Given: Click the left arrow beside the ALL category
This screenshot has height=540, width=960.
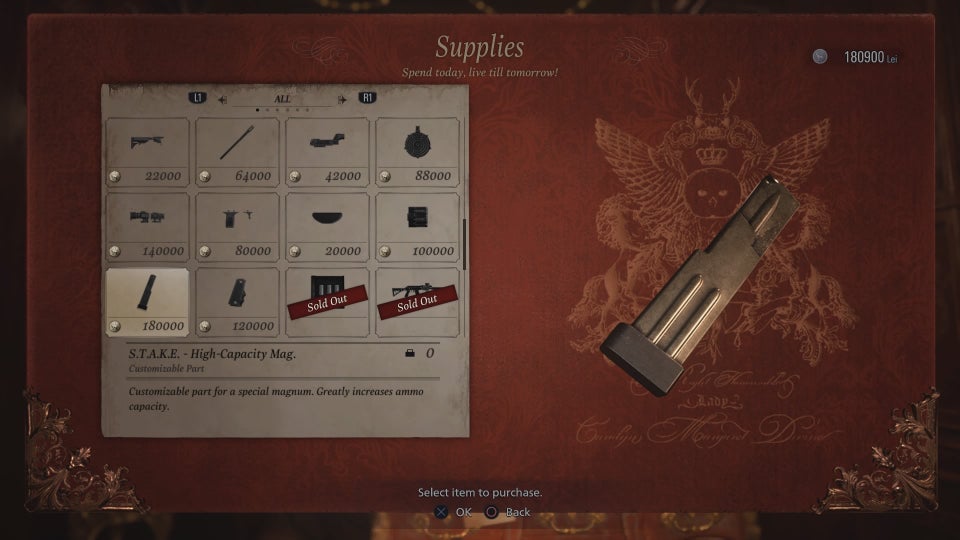Looking at the screenshot, I should point(223,99).
